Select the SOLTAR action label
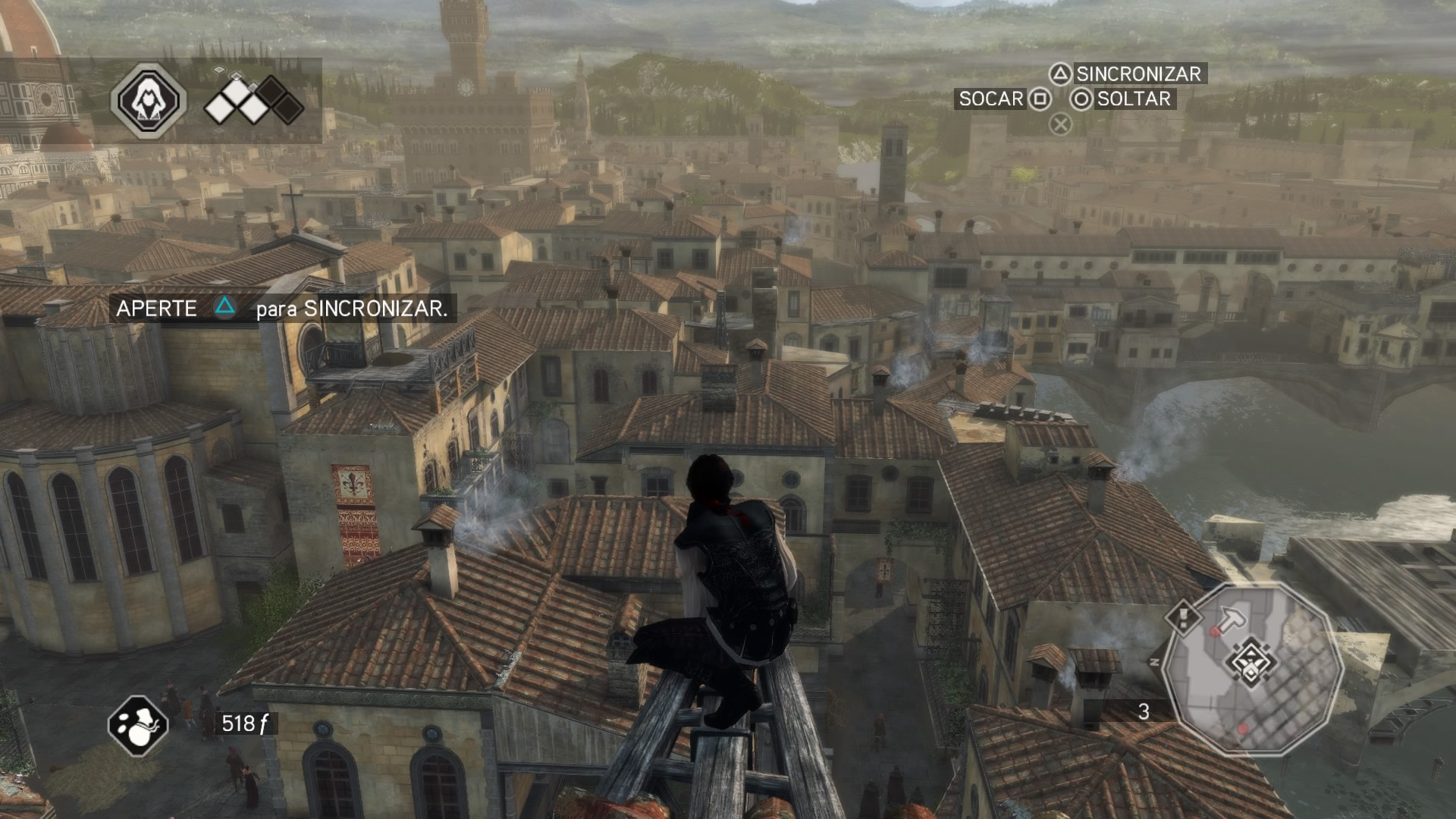Image resolution: width=1456 pixels, height=819 pixels. click(x=1132, y=99)
